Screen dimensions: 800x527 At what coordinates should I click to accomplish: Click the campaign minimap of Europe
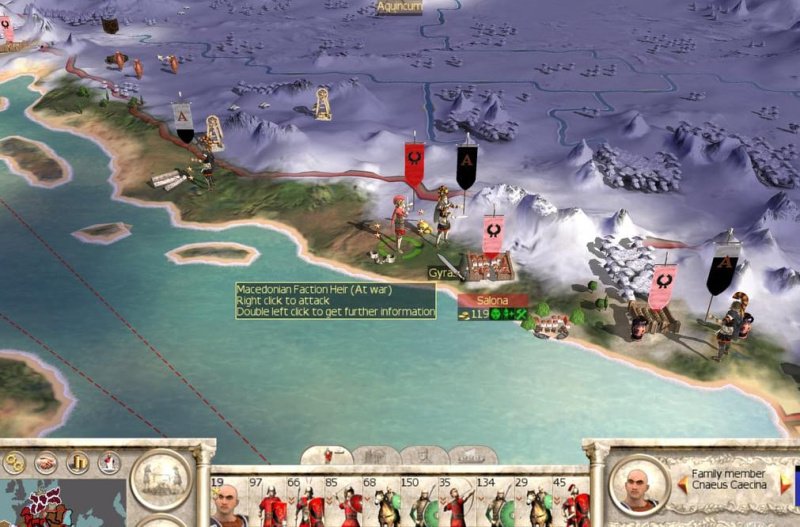click(62, 504)
